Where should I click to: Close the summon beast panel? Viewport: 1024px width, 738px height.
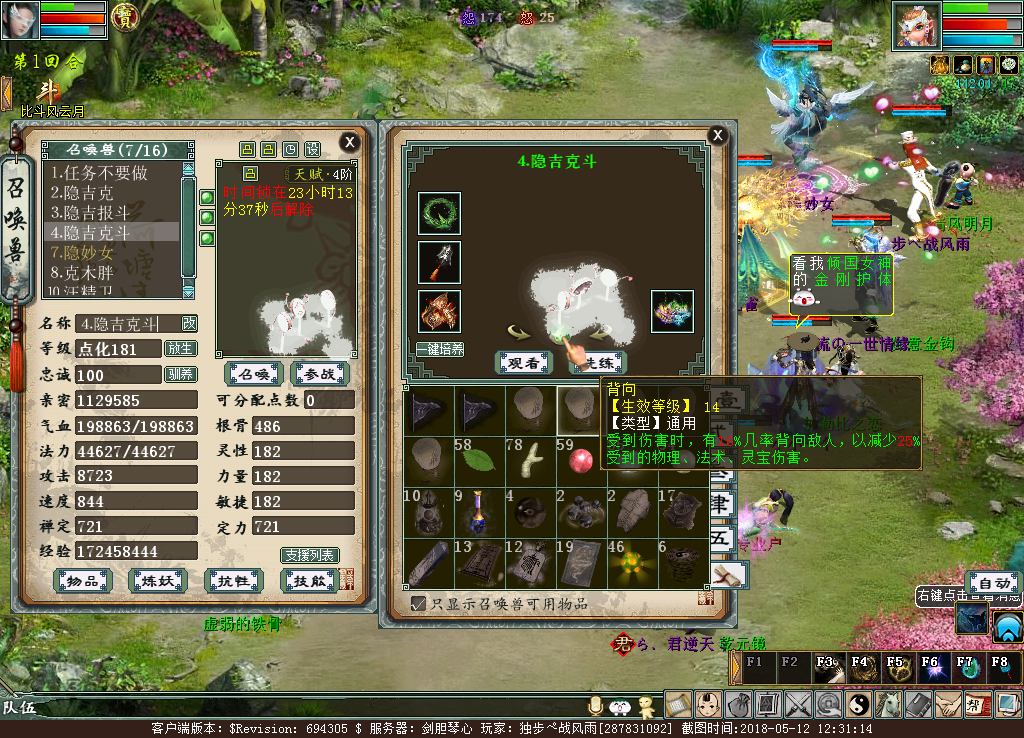pos(349,142)
